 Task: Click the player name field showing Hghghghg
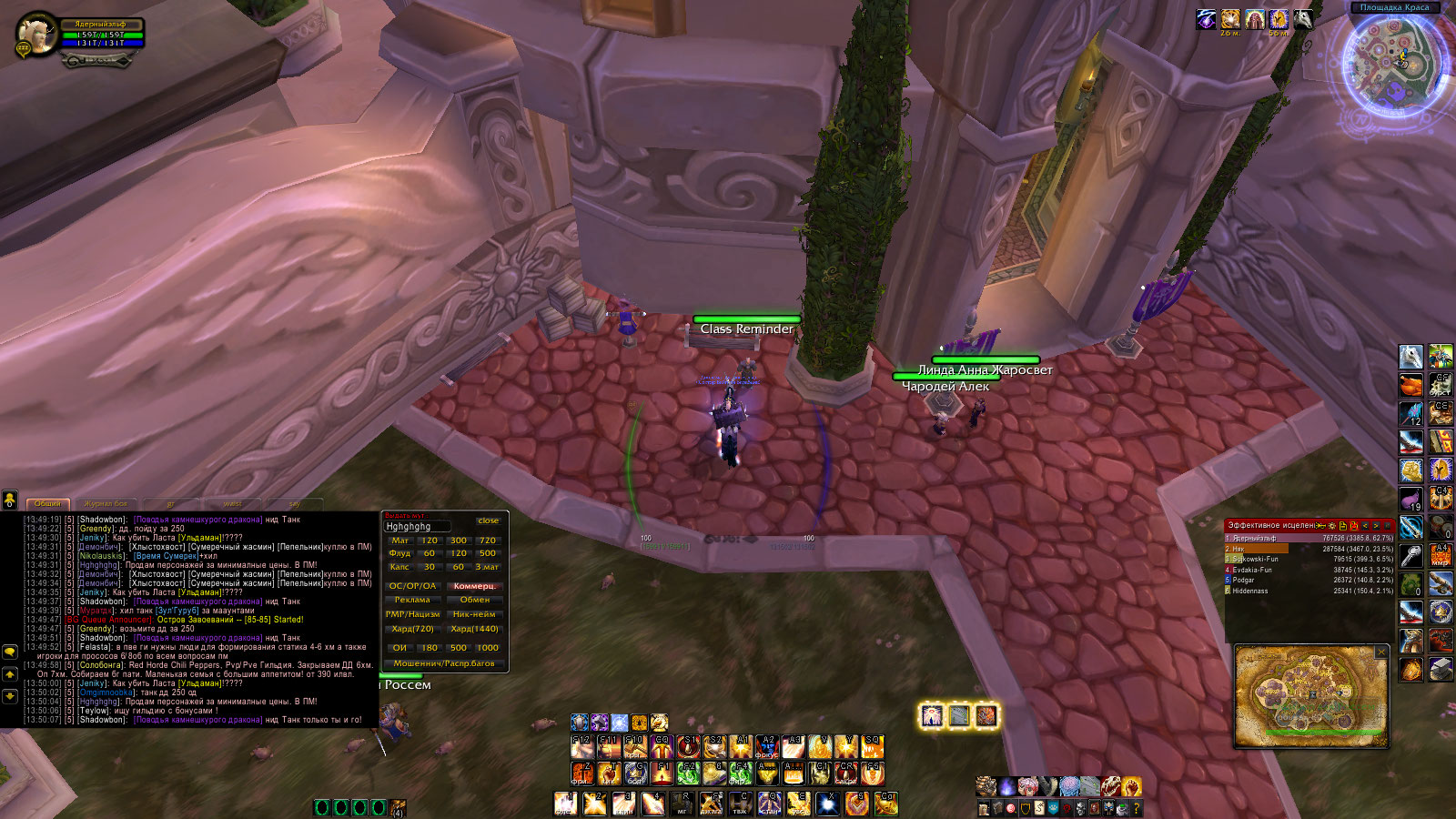tap(417, 526)
